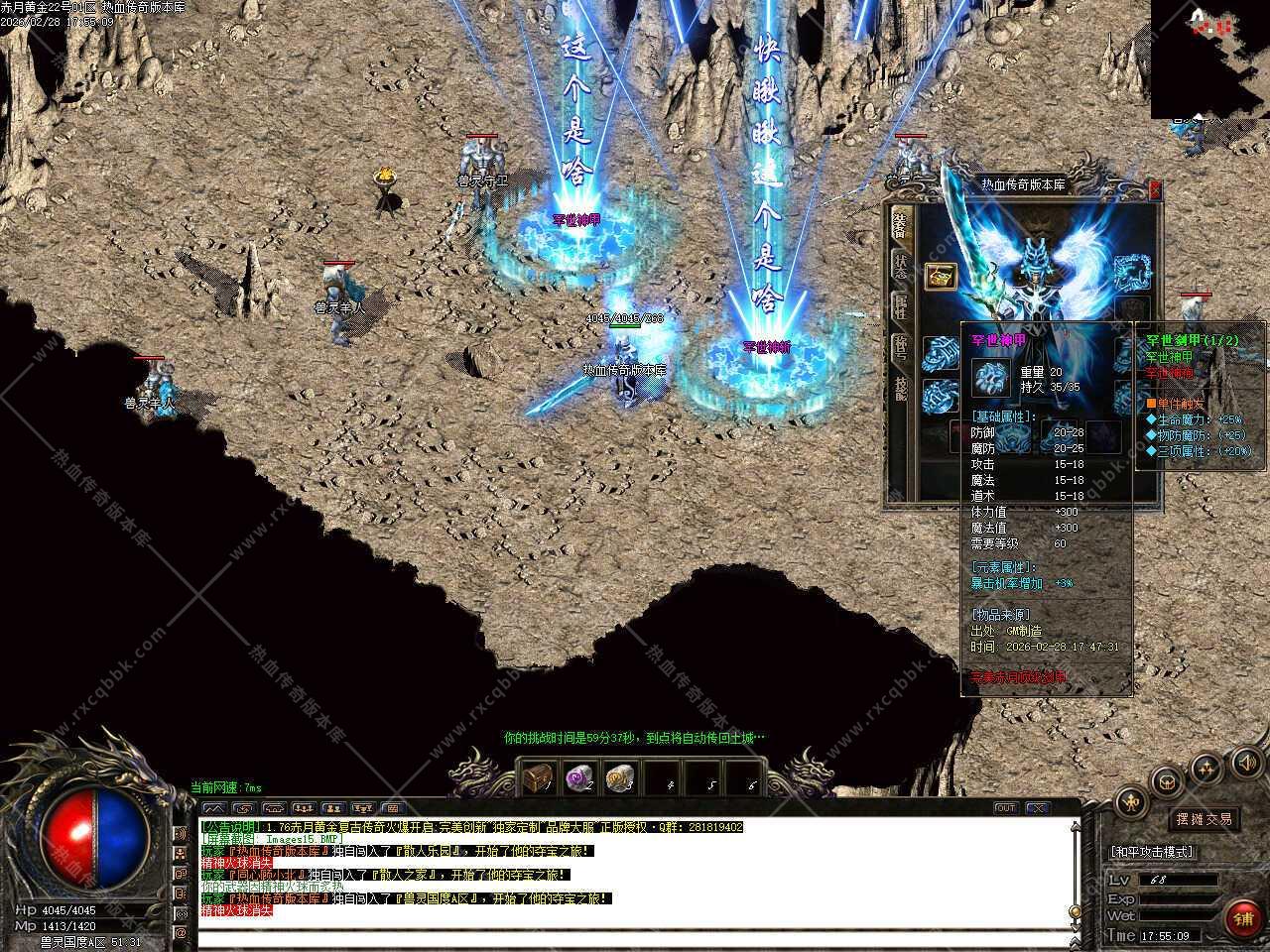Click the chat text input bar

coord(635,938)
